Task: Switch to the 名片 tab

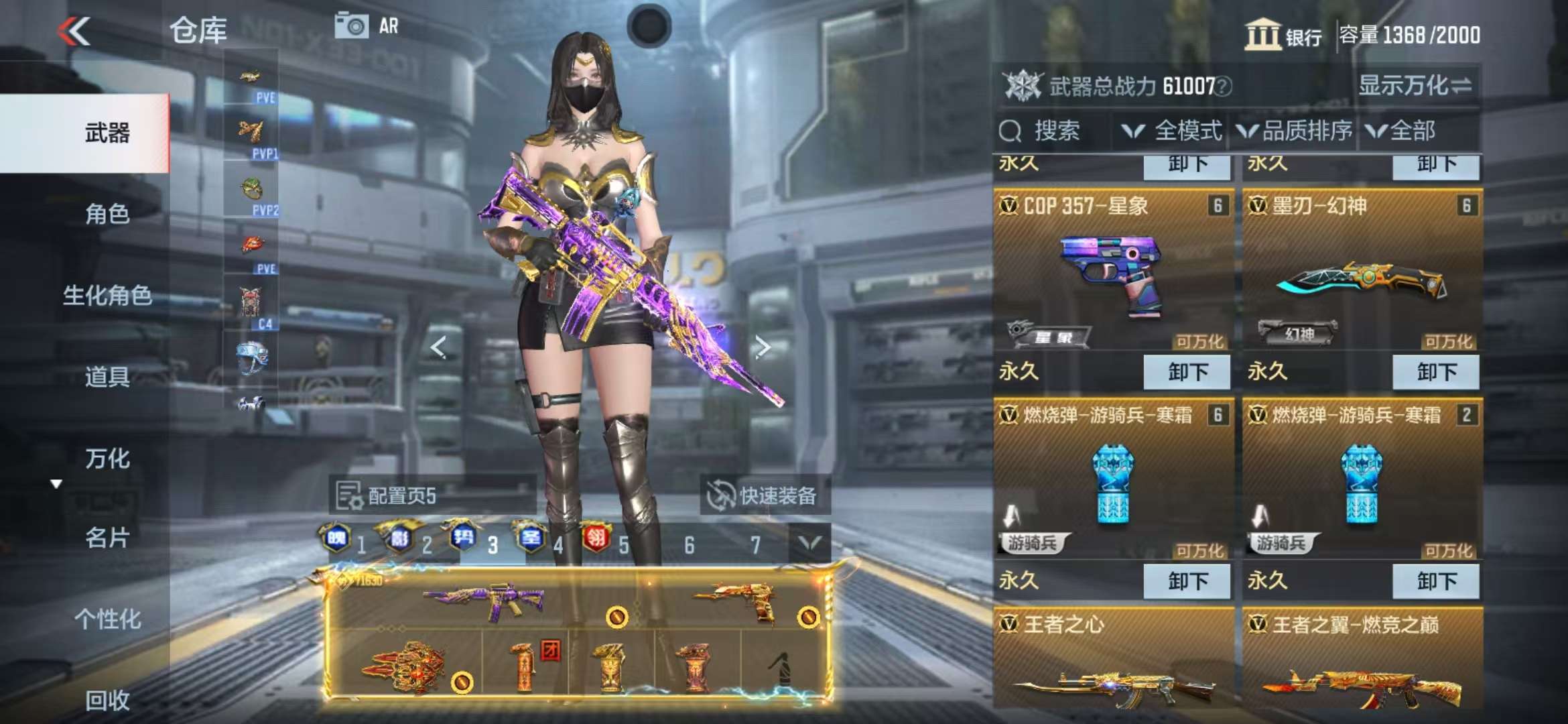Action: (x=107, y=538)
